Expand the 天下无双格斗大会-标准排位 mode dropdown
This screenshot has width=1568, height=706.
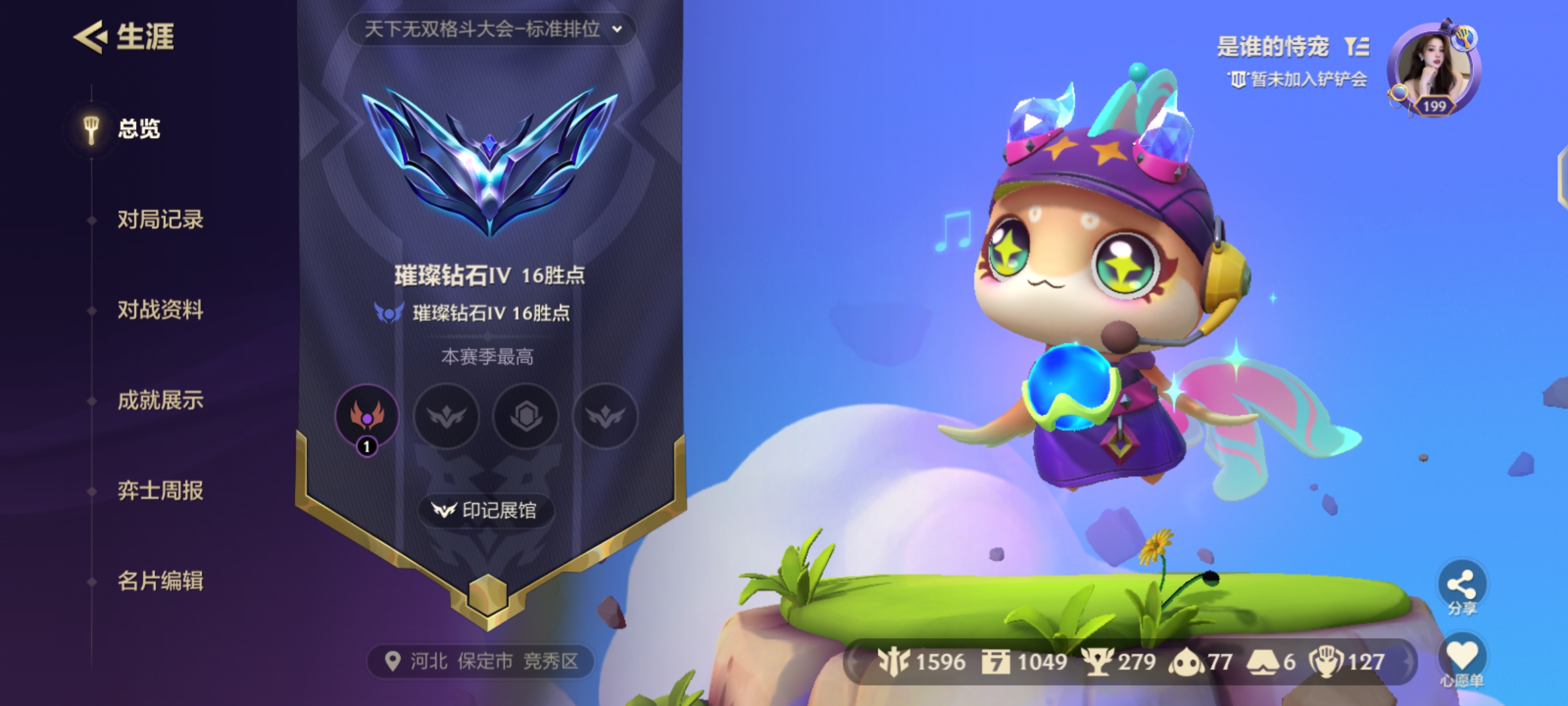point(491,29)
